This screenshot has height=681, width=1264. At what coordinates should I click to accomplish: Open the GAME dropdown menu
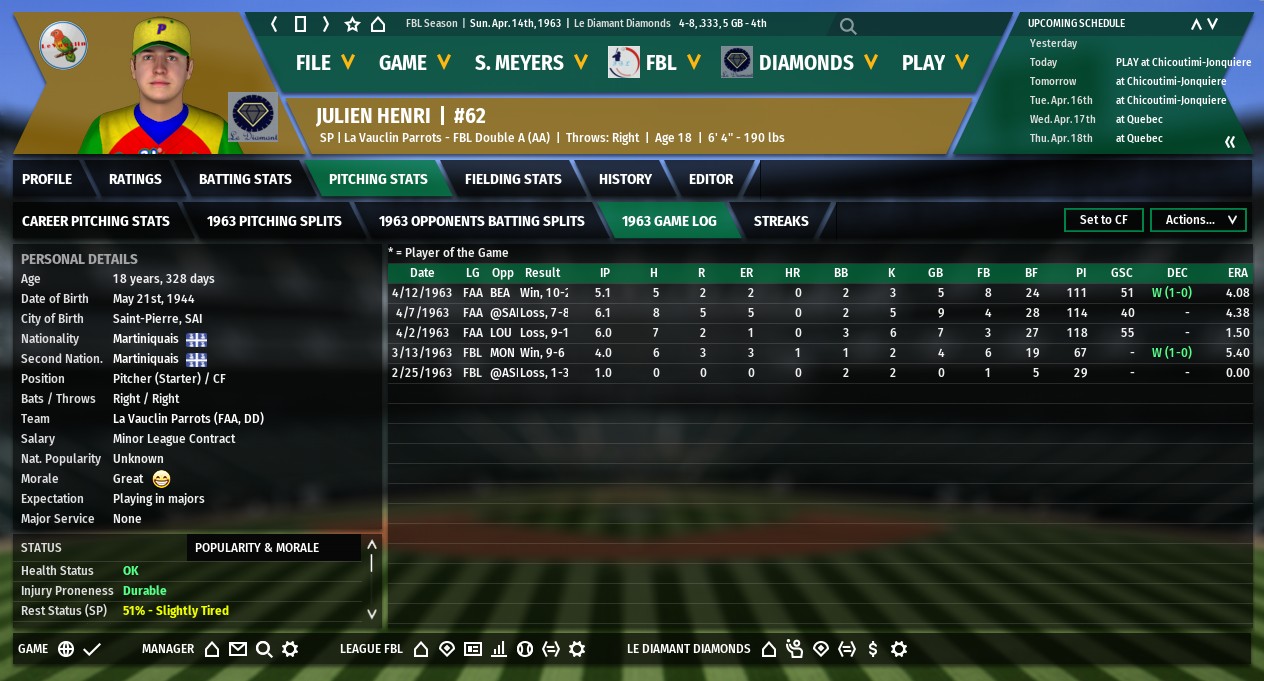click(414, 63)
